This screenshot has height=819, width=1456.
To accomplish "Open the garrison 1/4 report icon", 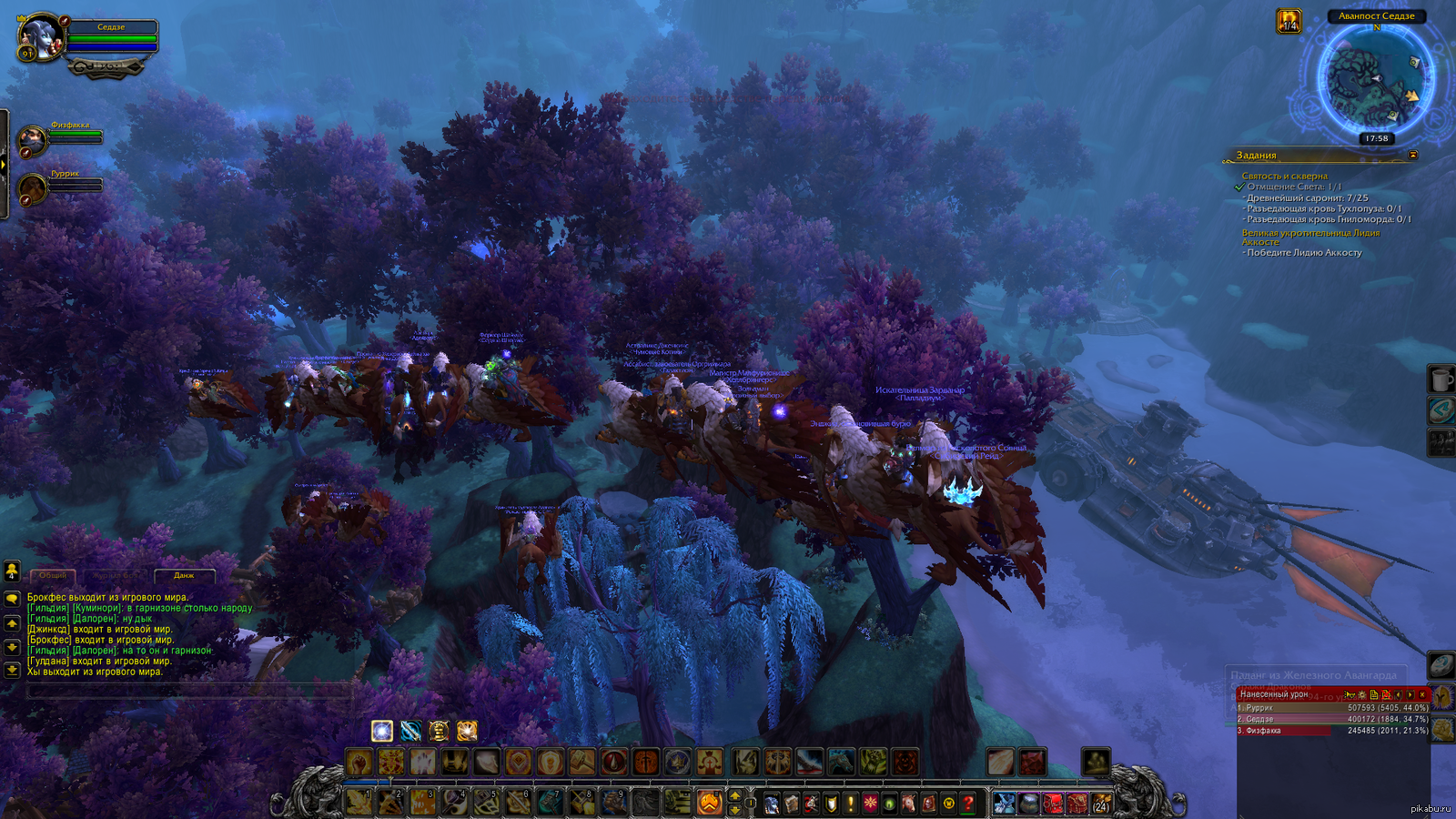I will point(1289,21).
